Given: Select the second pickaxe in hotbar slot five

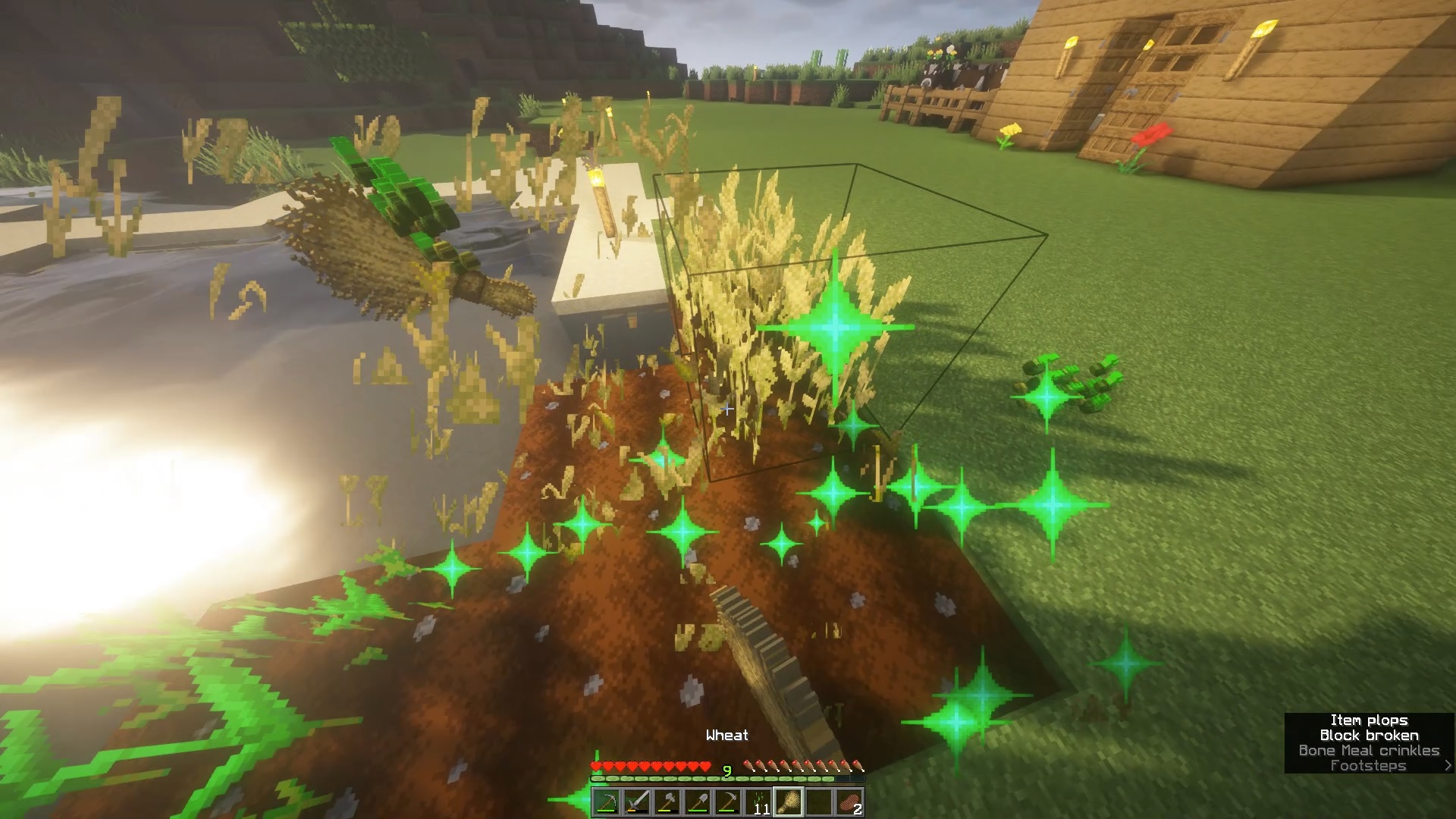Looking at the screenshot, I should (729, 802).
